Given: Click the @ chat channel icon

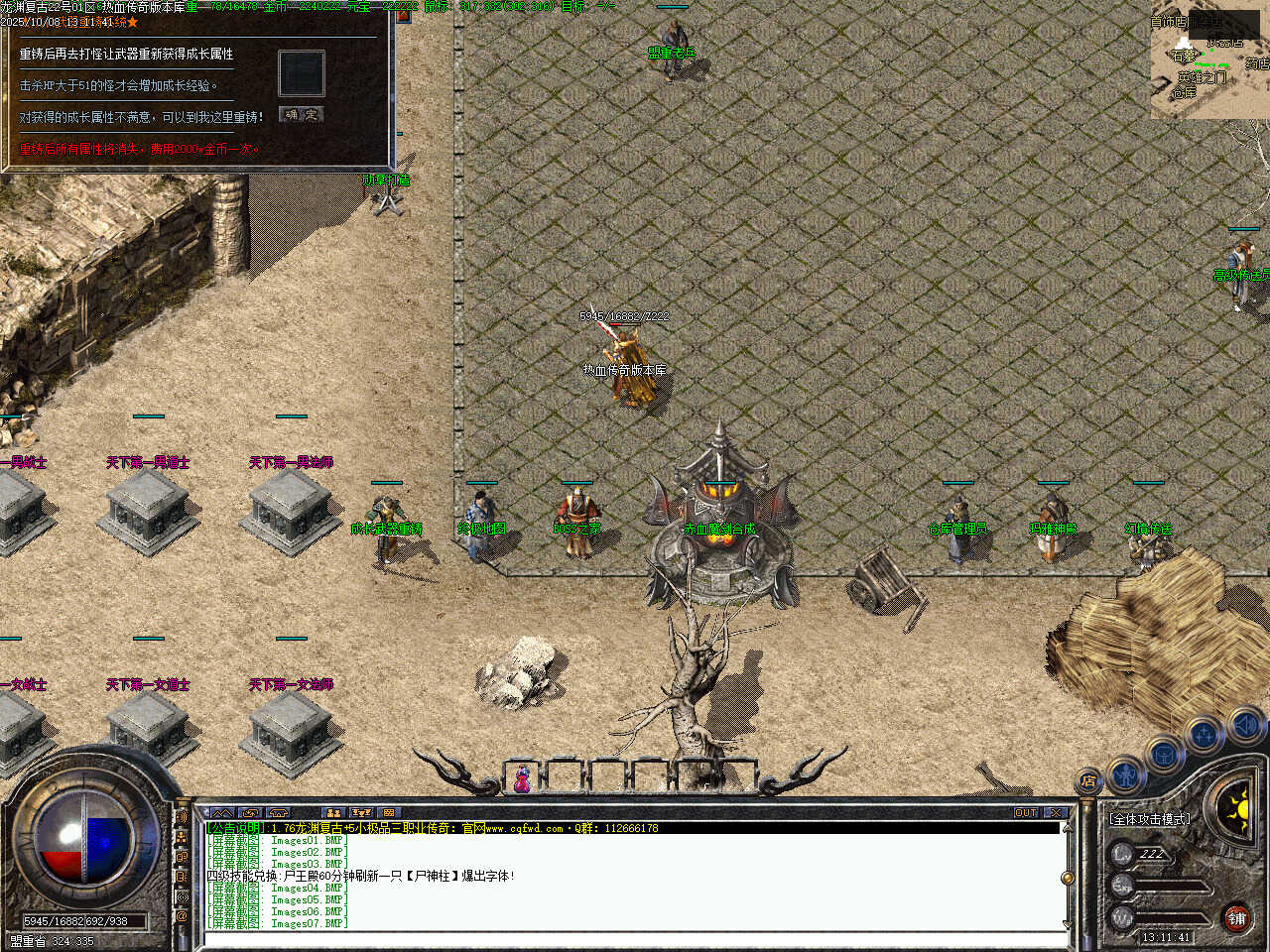Looking at the screenshot, I should click(x=183, y=917).
